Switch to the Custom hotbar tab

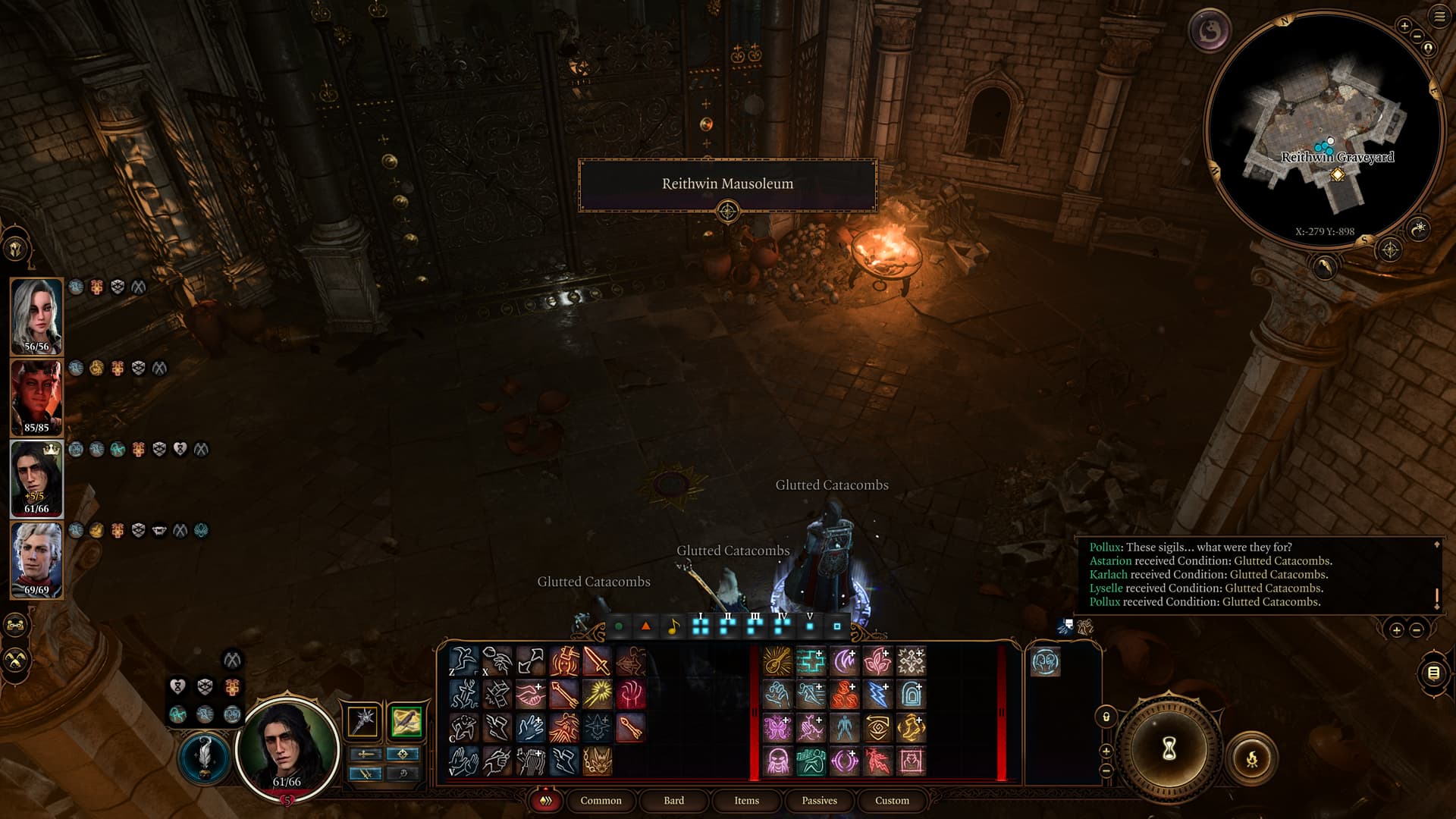[x=892, y=800]
